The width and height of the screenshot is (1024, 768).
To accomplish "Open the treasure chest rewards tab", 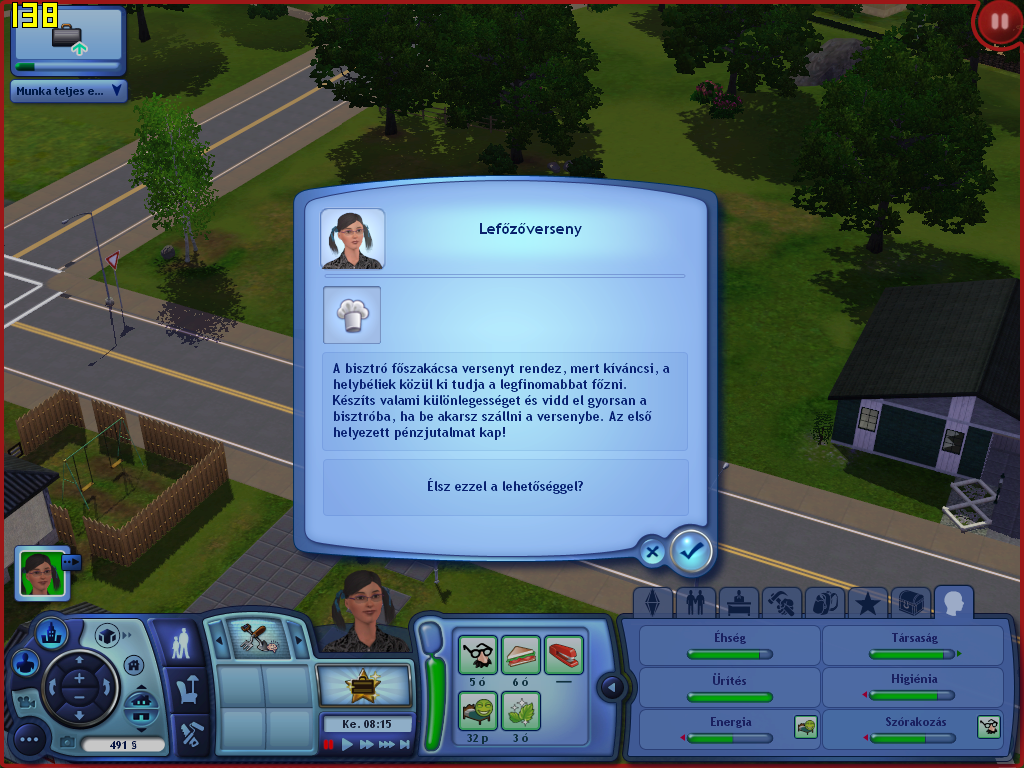I will point(910,603).
